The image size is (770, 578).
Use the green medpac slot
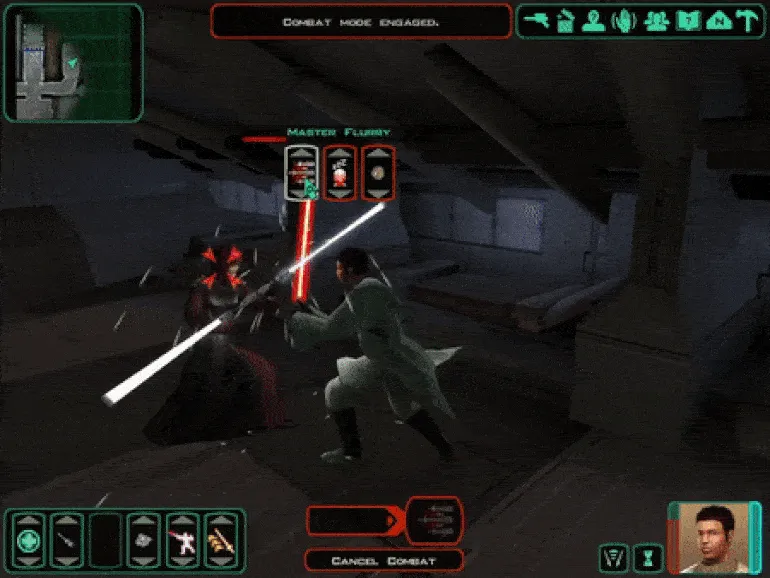[x=26, y=541]
